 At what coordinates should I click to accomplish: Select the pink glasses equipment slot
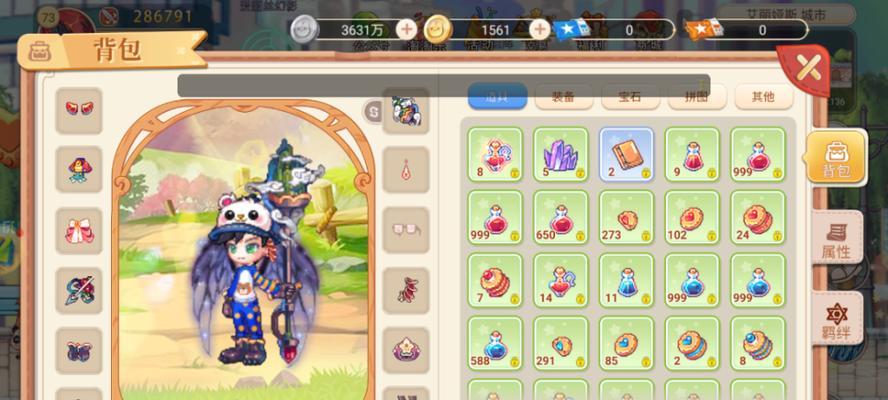pyautogui.click(x=406, y=230)
